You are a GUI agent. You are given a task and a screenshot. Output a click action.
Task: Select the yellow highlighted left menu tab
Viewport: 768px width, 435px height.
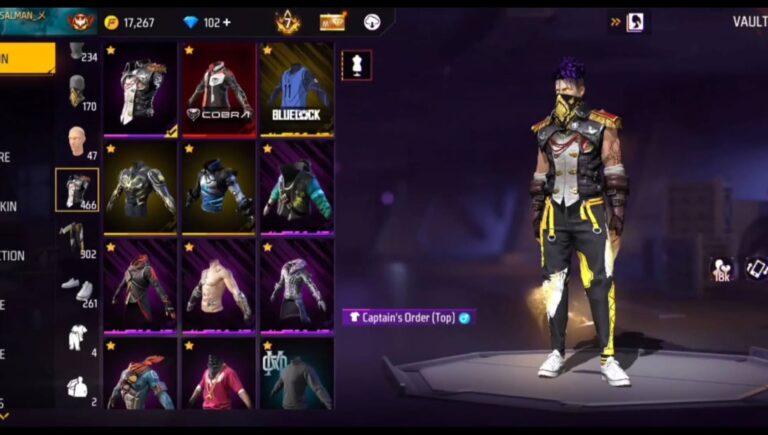pos(27,58)
